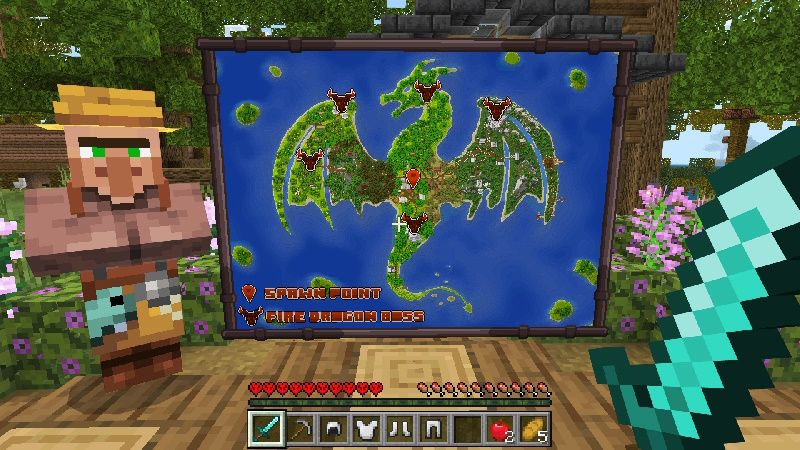The width and height of the screenshot is (800, 450).
Task: Choose the iron helmet hotbar slot
Action: point(332,428)
